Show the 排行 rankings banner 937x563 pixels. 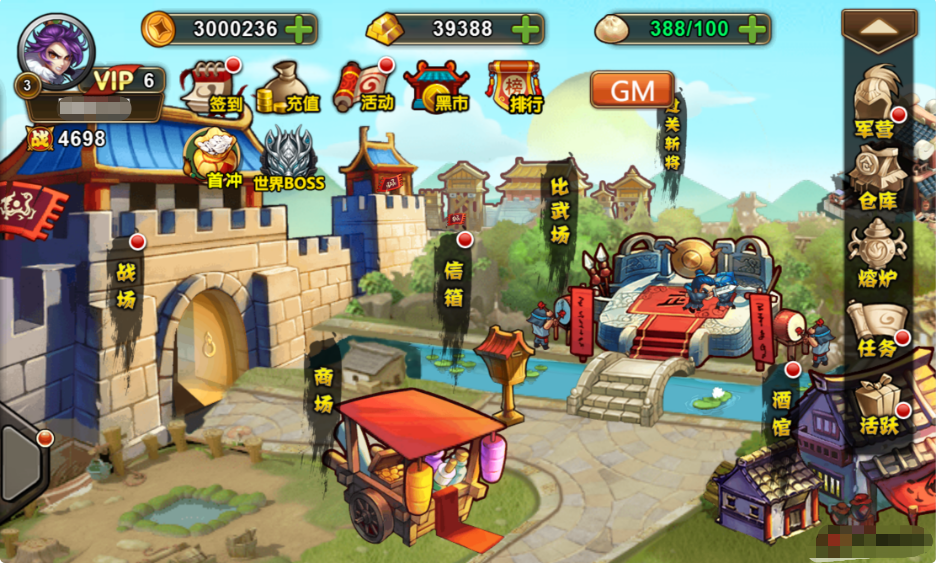coord(513,86)
